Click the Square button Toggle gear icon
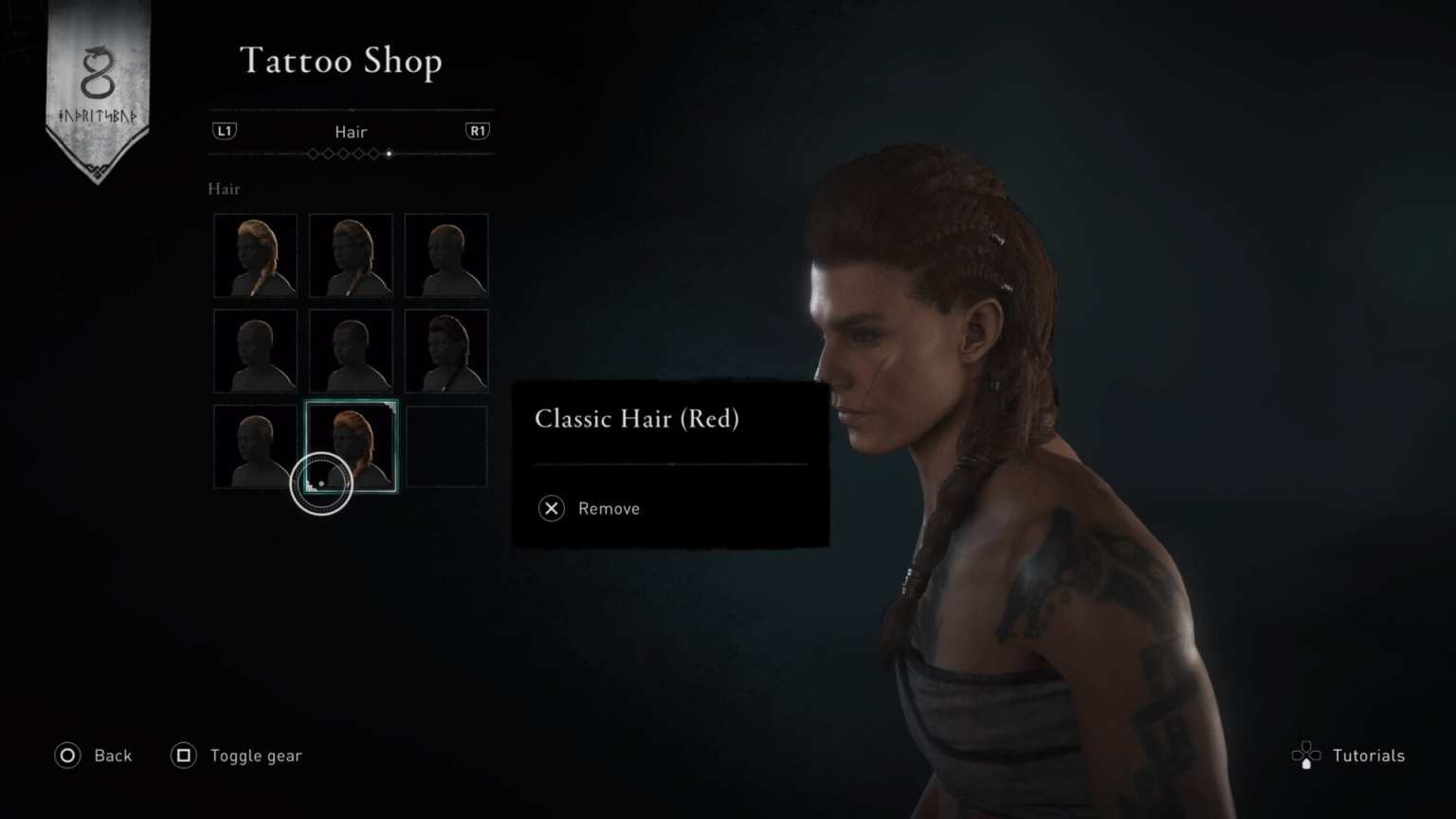 click(x=183, y=755)
